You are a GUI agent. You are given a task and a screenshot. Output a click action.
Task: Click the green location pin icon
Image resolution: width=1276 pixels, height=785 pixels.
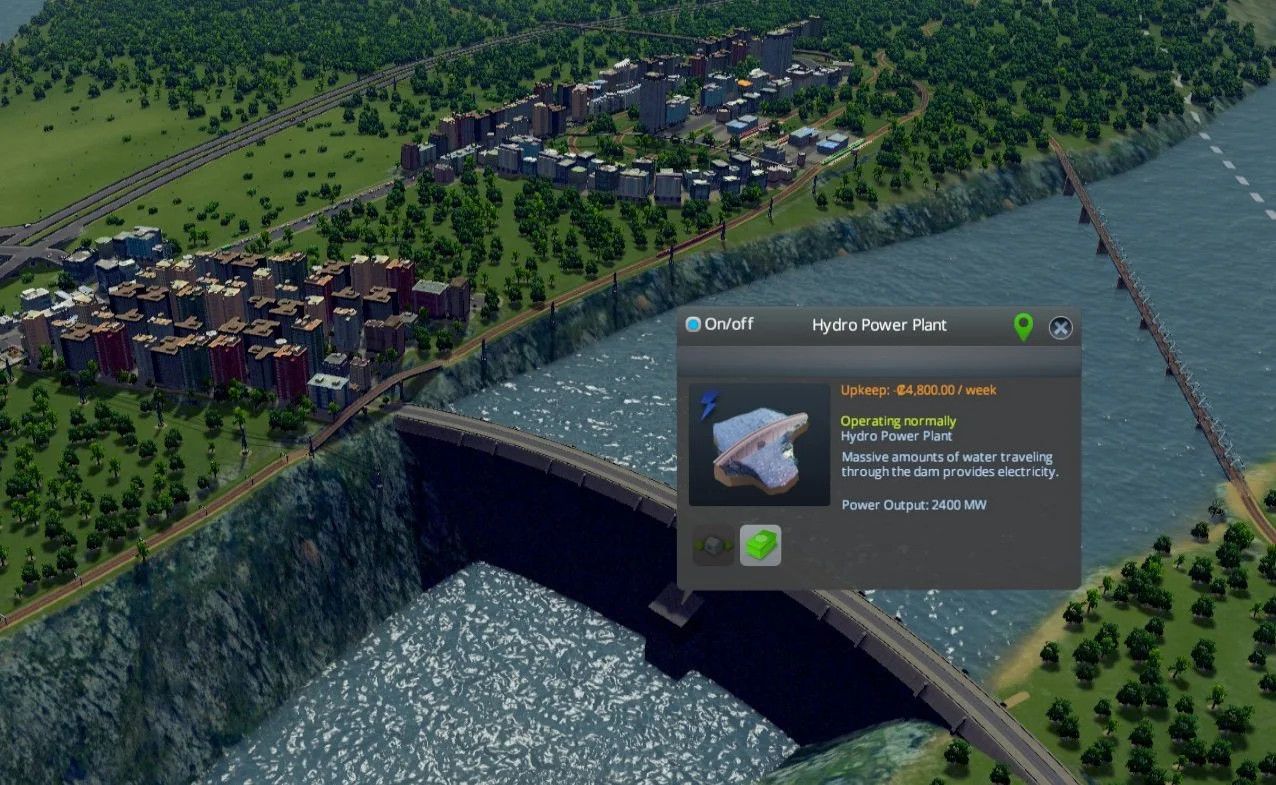point(1022,326)
